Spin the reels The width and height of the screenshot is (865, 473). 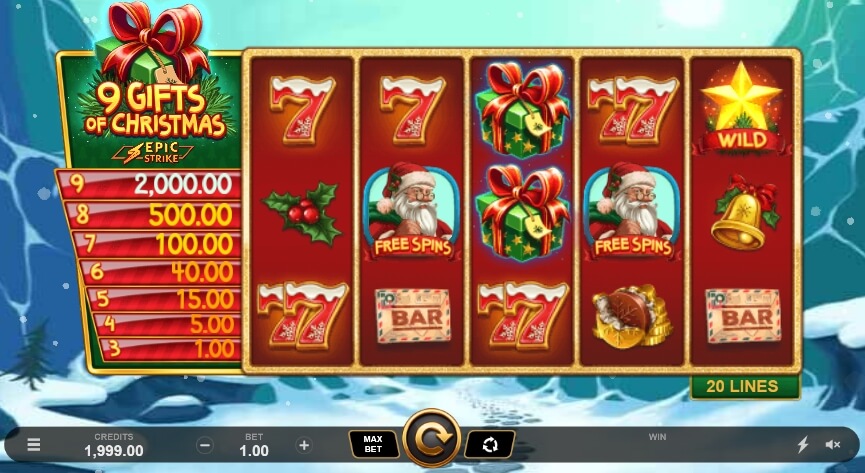(431, 439)
